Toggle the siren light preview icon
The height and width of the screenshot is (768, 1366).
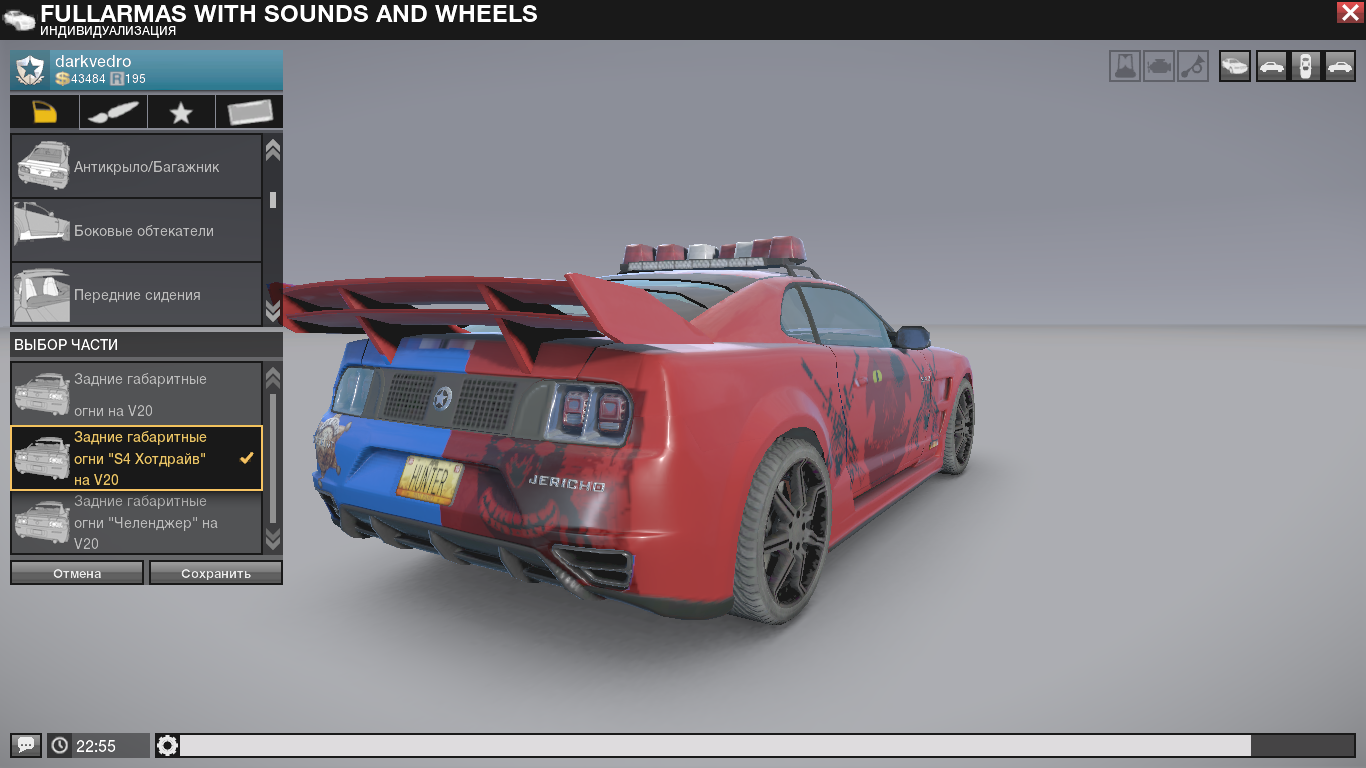tap(1125, 67)
